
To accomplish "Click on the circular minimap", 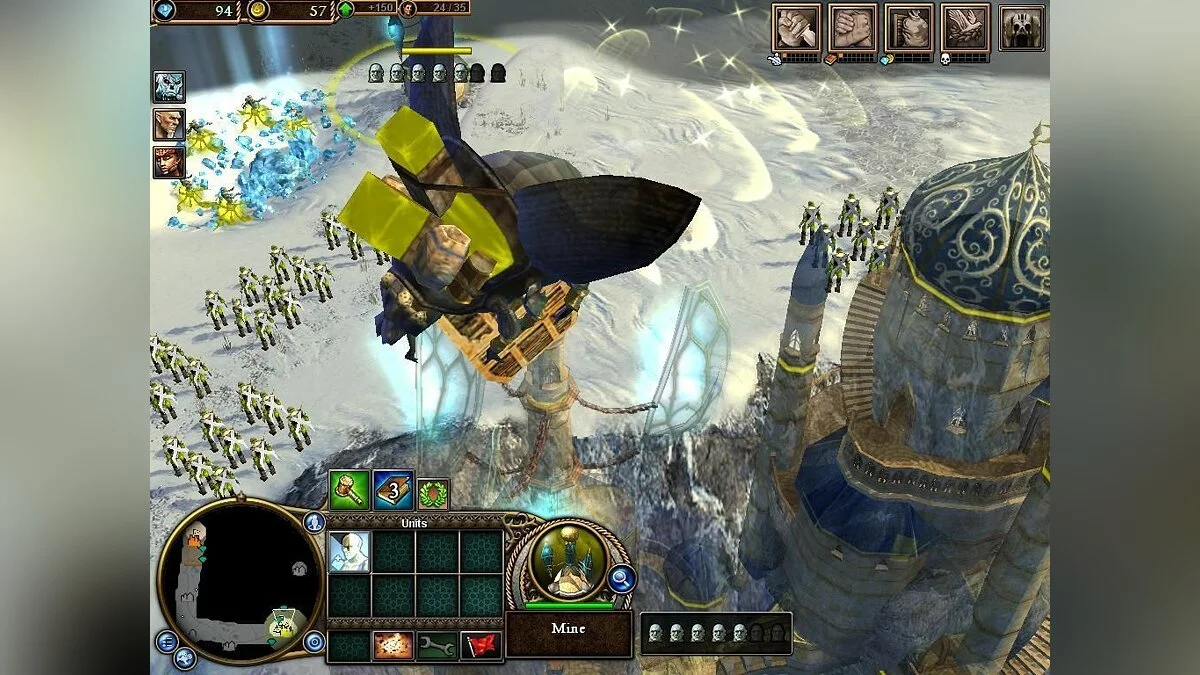I will [x=240, y=580].
